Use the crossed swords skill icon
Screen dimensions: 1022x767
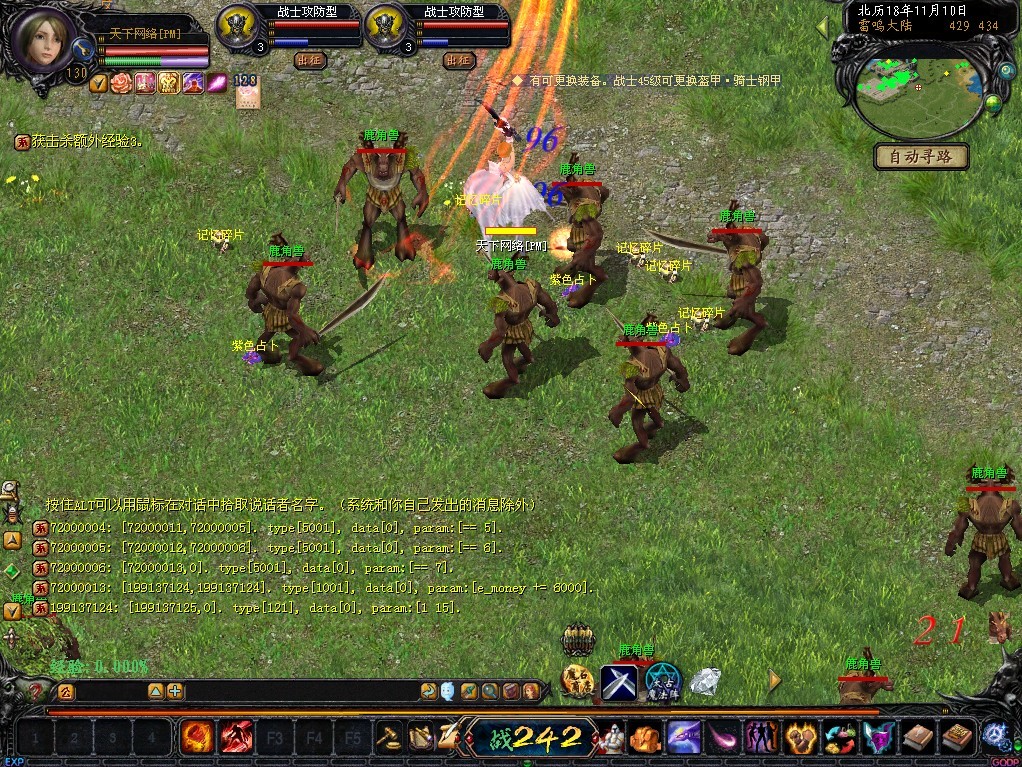619,683
